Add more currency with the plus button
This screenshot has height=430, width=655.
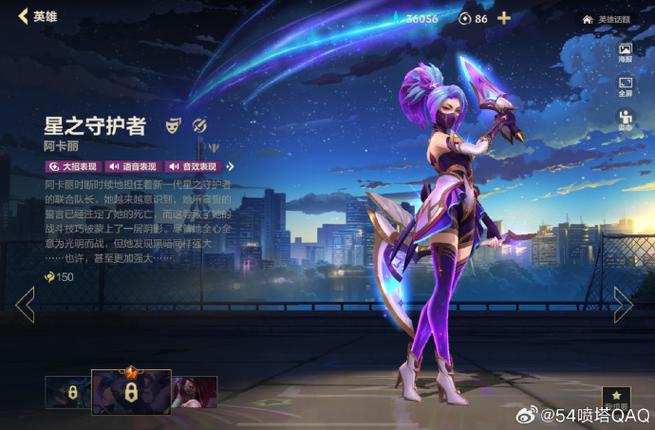click(504, 18)
